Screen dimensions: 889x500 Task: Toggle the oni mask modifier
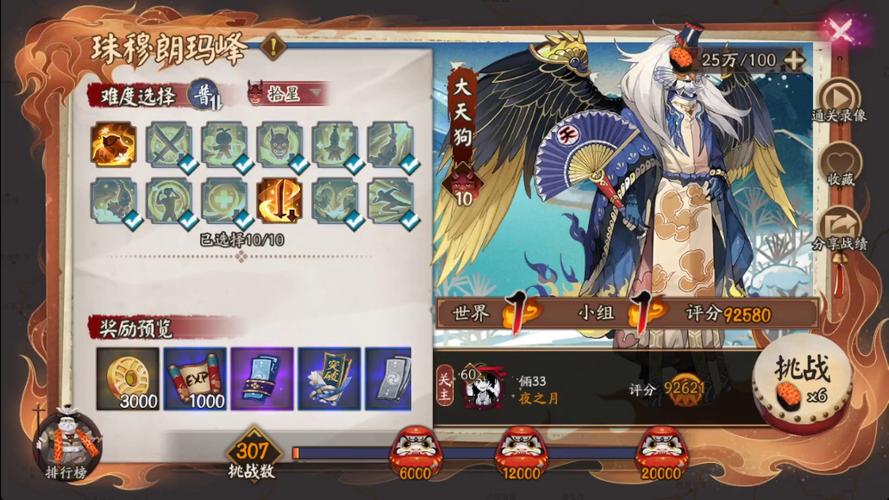coord(278,145)
